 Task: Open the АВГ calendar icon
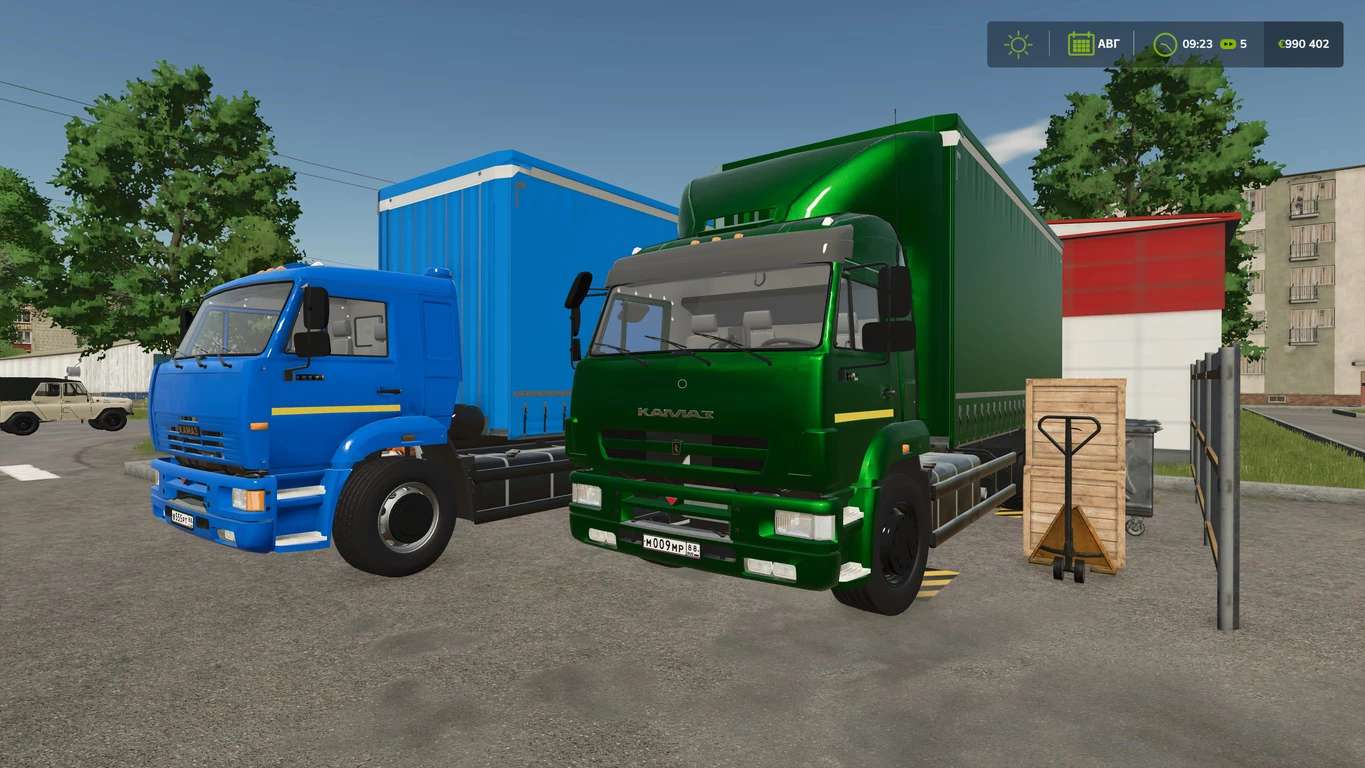(x=1081, y=44)
